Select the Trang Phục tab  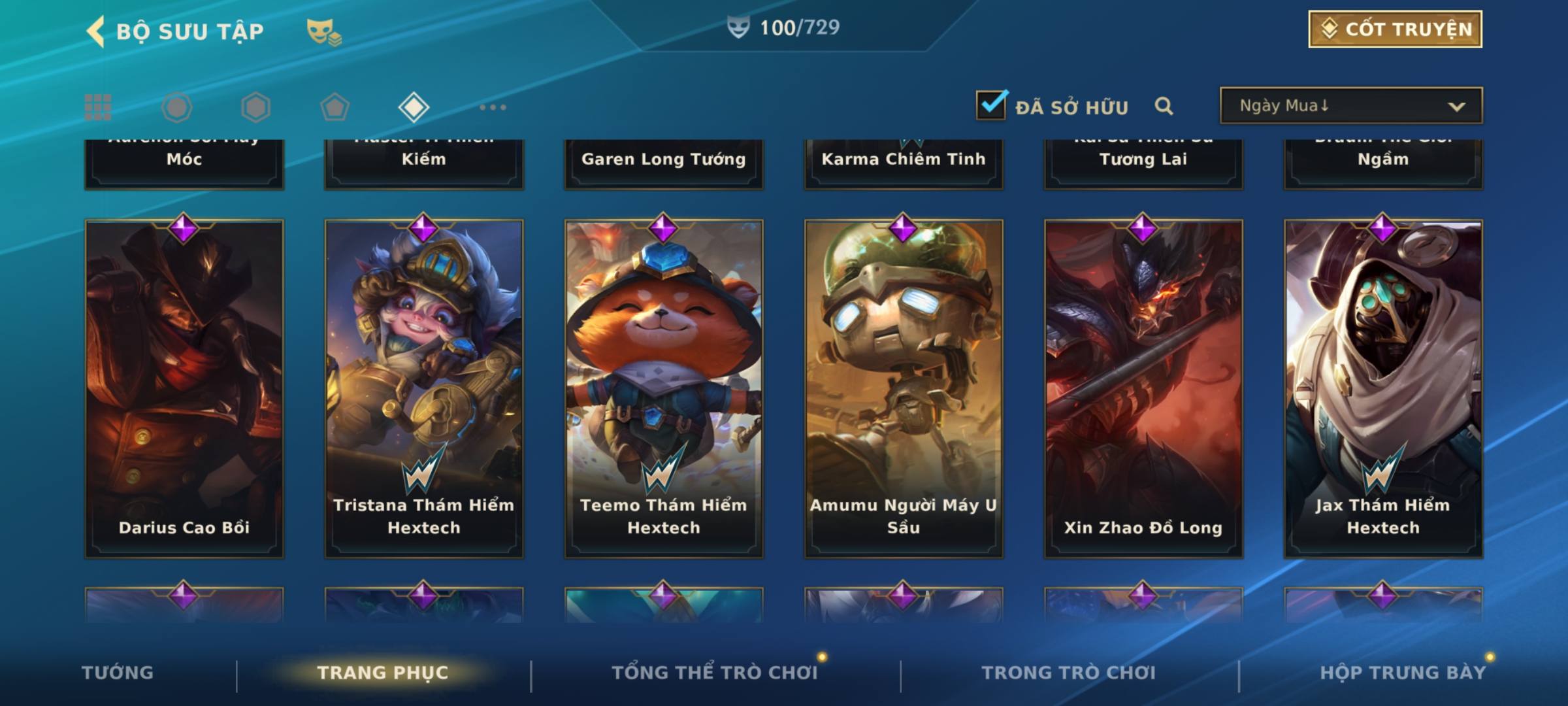(x=383, y=673)
